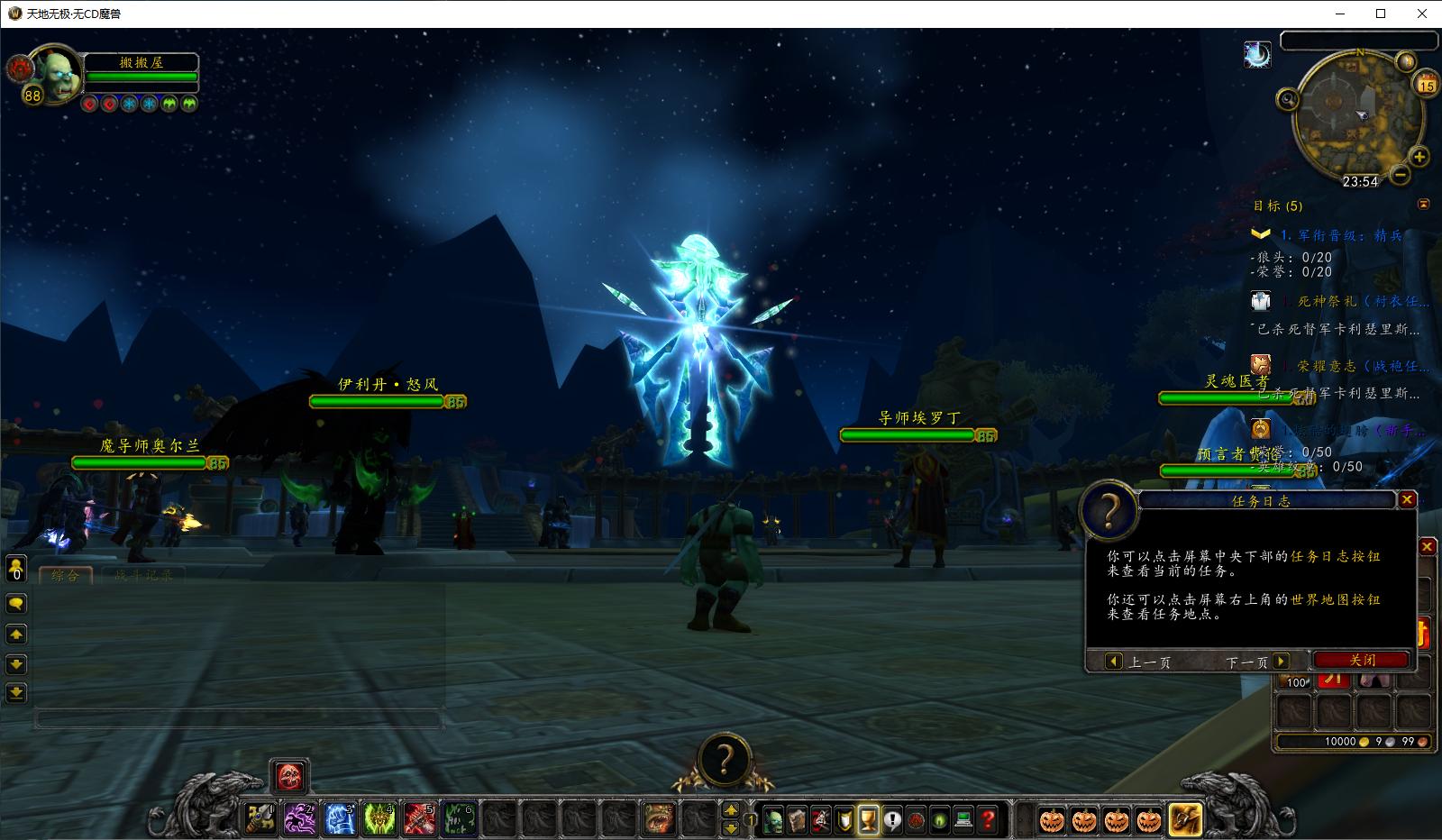The image size is (1442, 840).
Task: Open the minimap tracking magnifier button
Action: pos(1288,99)
